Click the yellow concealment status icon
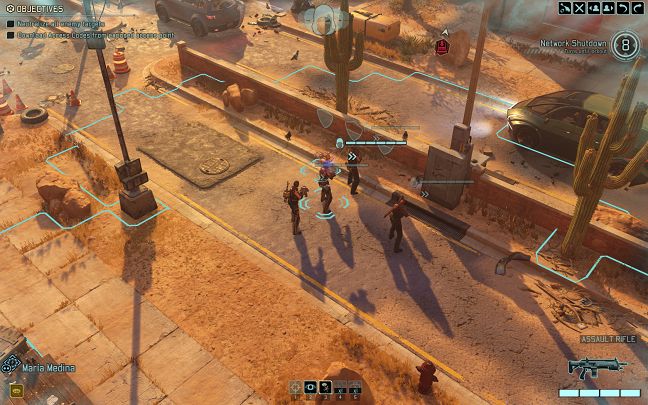The image size is (648, 405). click(x=16, y=390)
